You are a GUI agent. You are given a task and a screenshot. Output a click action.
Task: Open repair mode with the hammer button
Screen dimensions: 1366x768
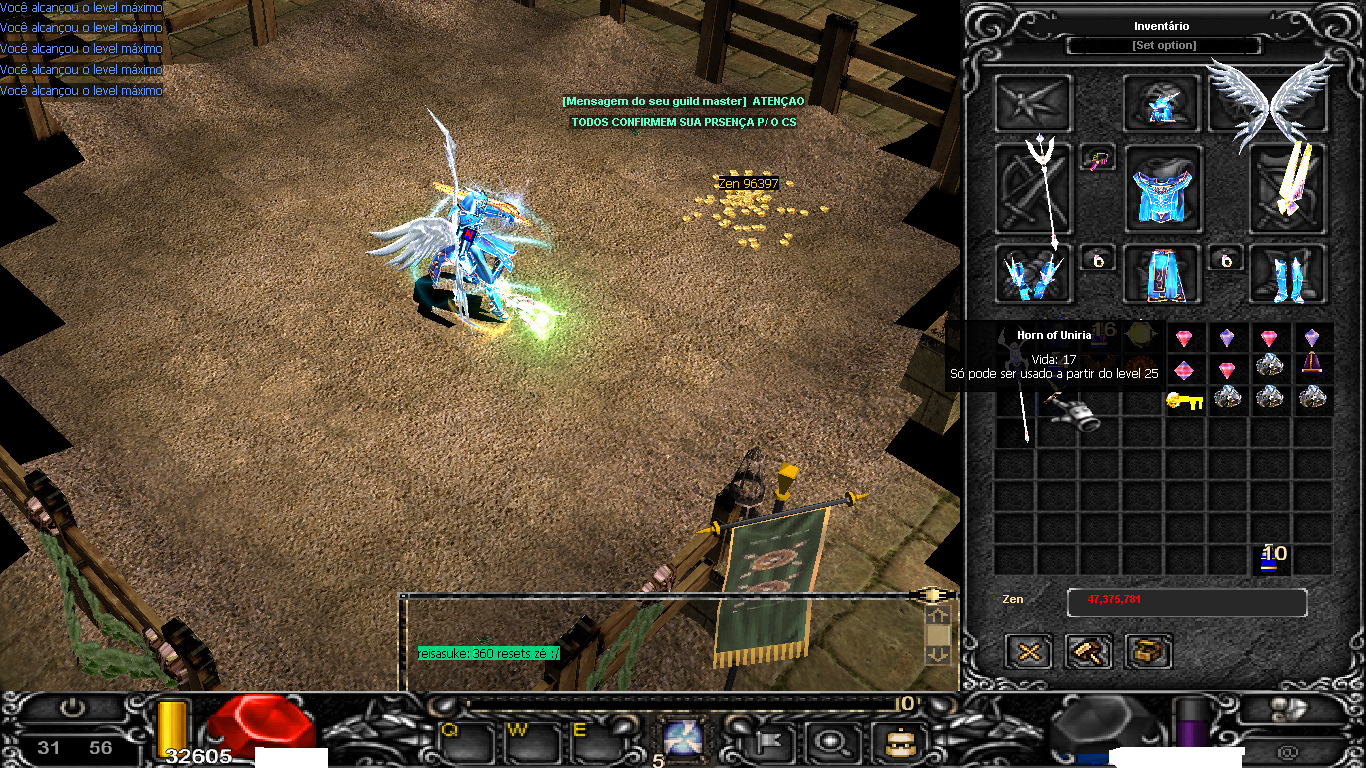point(1089,652)
